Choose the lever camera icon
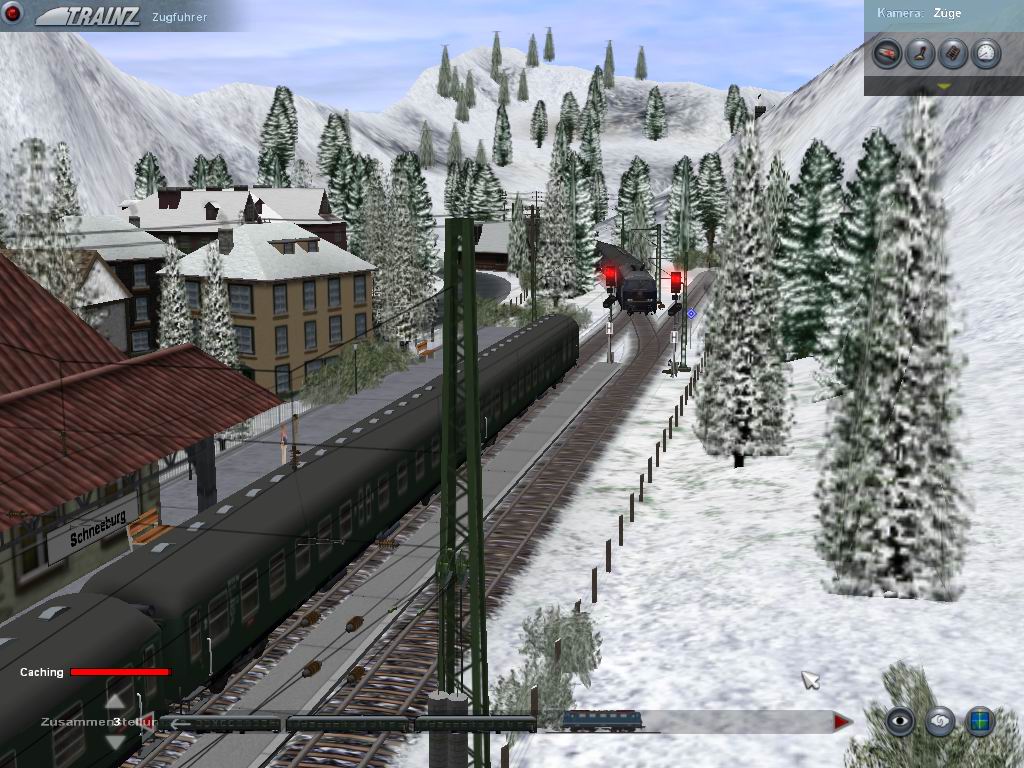Viewport: 1024px width, 768px height. pyautogui.click(x=920, y=53)
